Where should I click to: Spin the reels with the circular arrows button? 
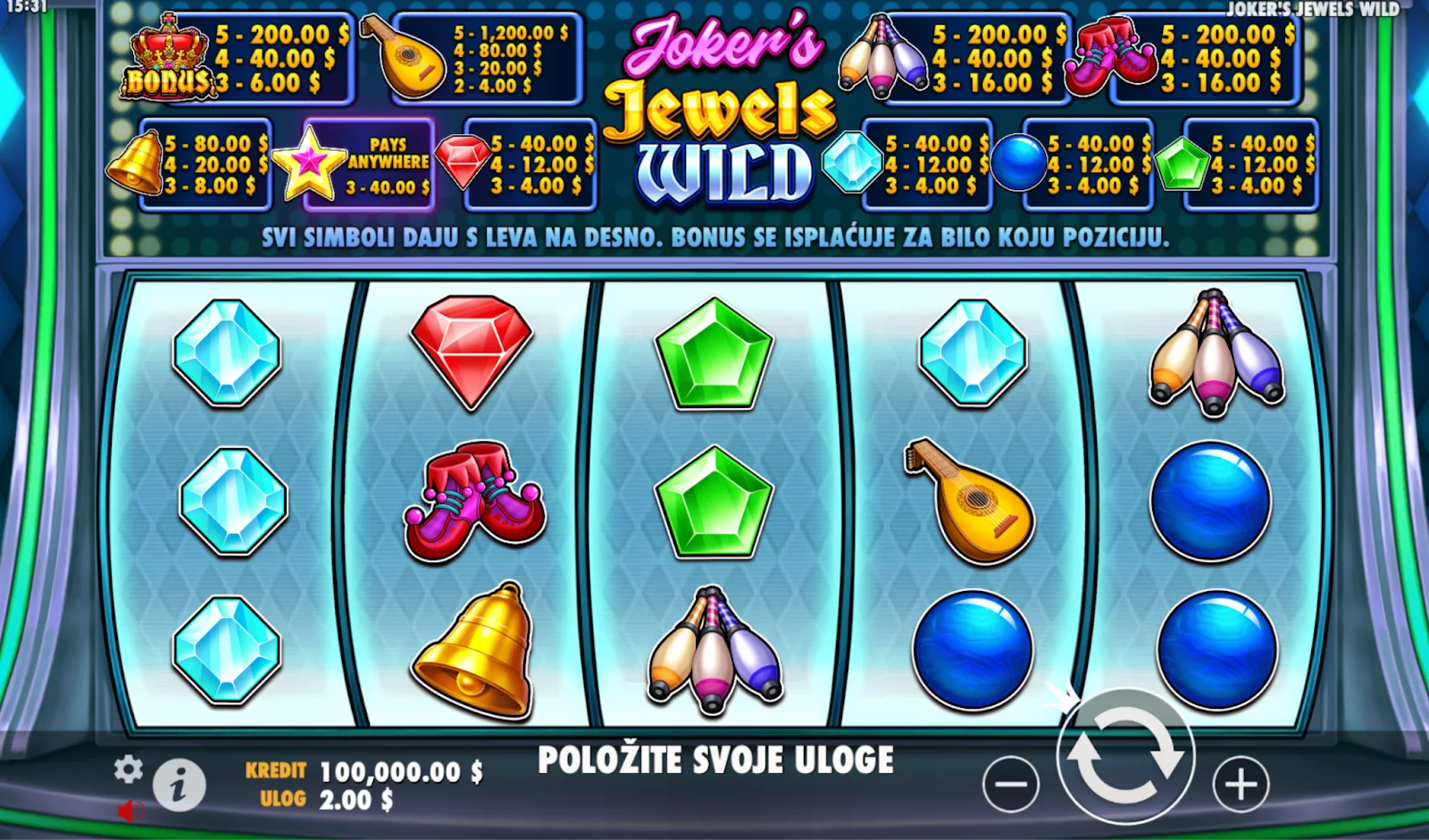tap(1124, 755)
